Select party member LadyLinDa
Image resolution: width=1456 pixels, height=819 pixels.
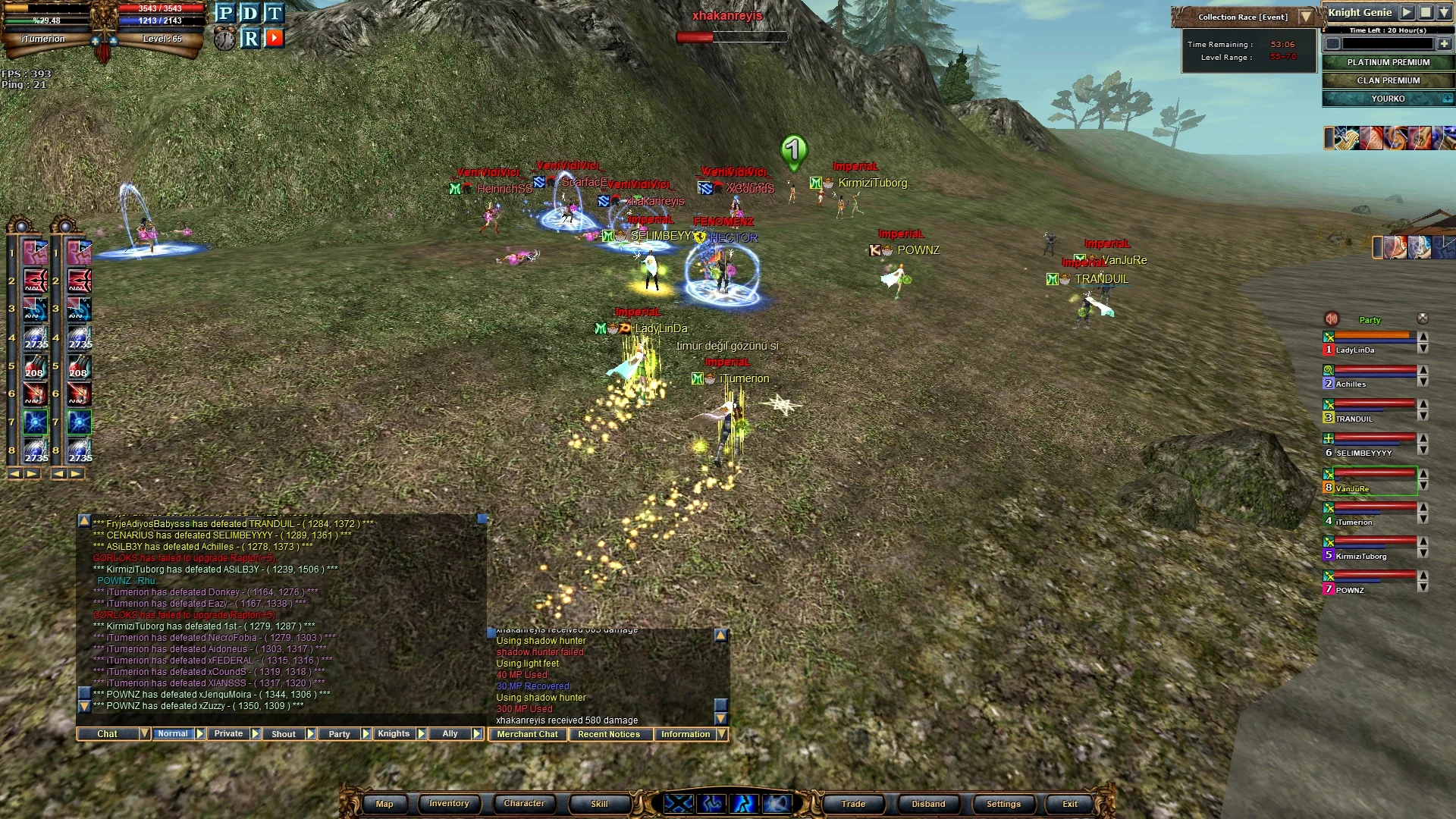coord(1354,350)
